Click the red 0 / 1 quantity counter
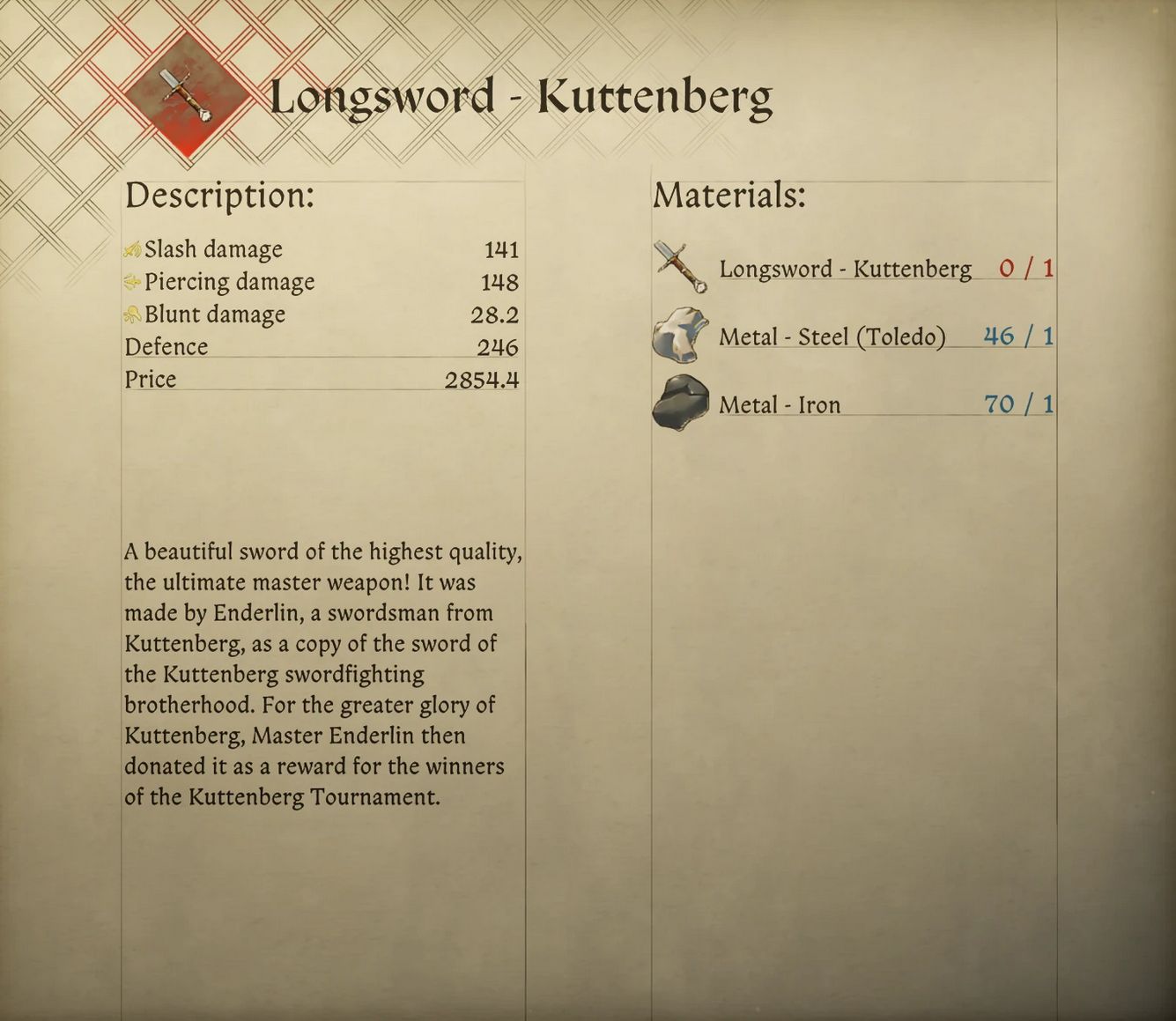 coord(1024,269)
